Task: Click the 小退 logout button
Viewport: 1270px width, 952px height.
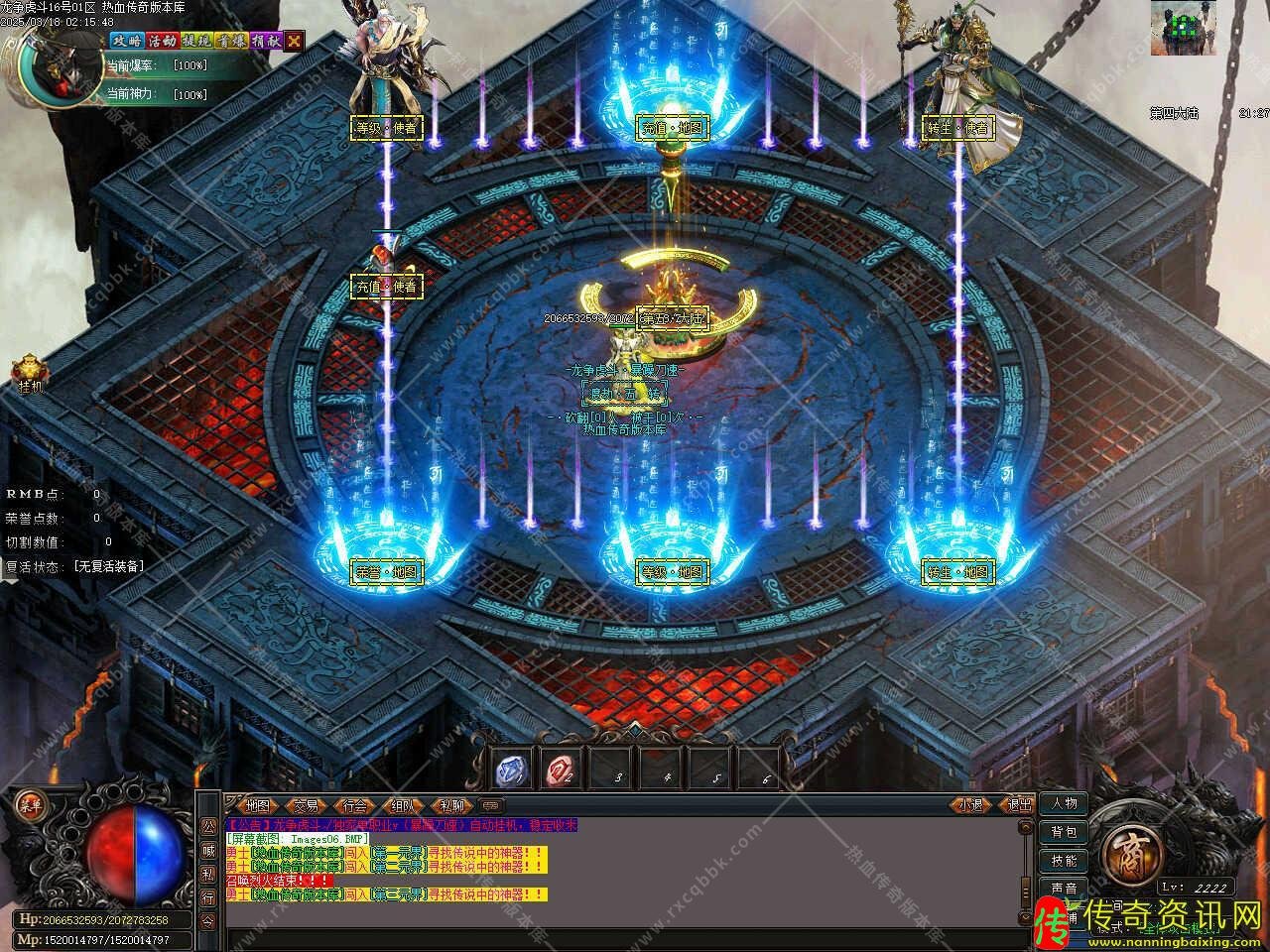Action: (x=970, y=805)
